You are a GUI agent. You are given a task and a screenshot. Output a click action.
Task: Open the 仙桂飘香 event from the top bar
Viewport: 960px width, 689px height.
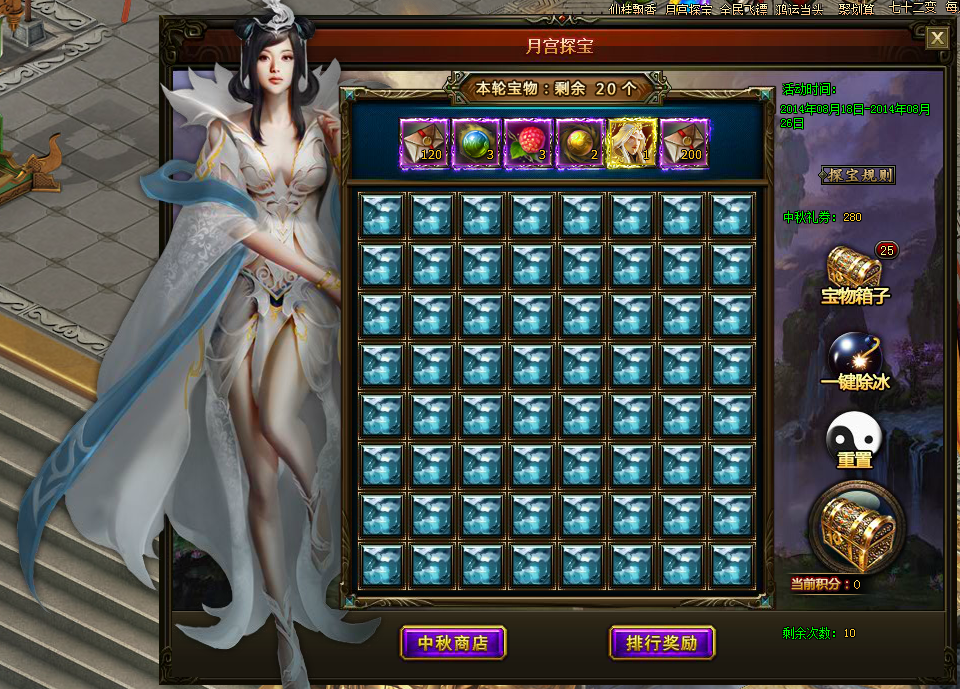[633, 8]
